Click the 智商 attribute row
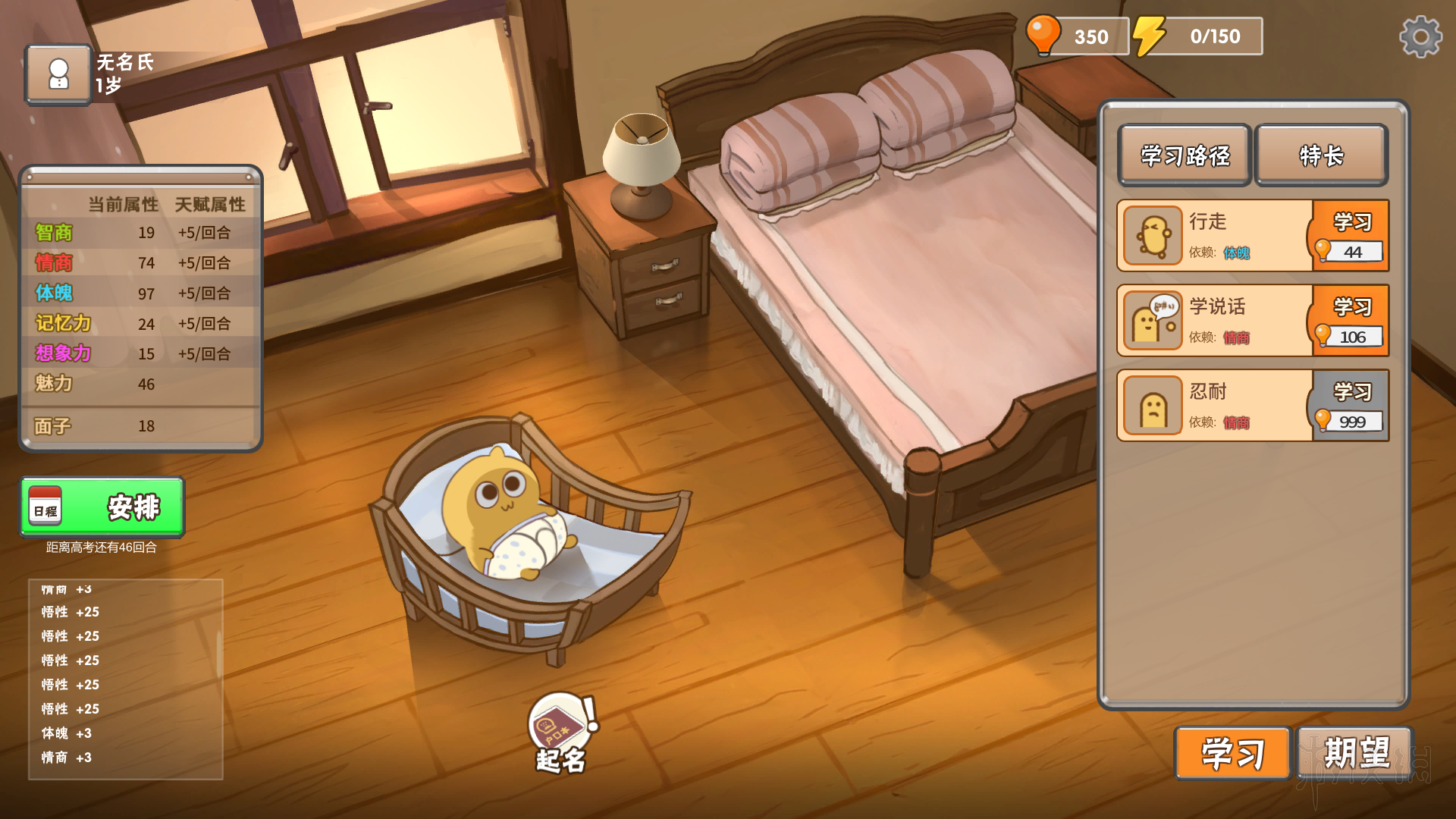The height and width of the screenshot is (819, 1456). 140,233
